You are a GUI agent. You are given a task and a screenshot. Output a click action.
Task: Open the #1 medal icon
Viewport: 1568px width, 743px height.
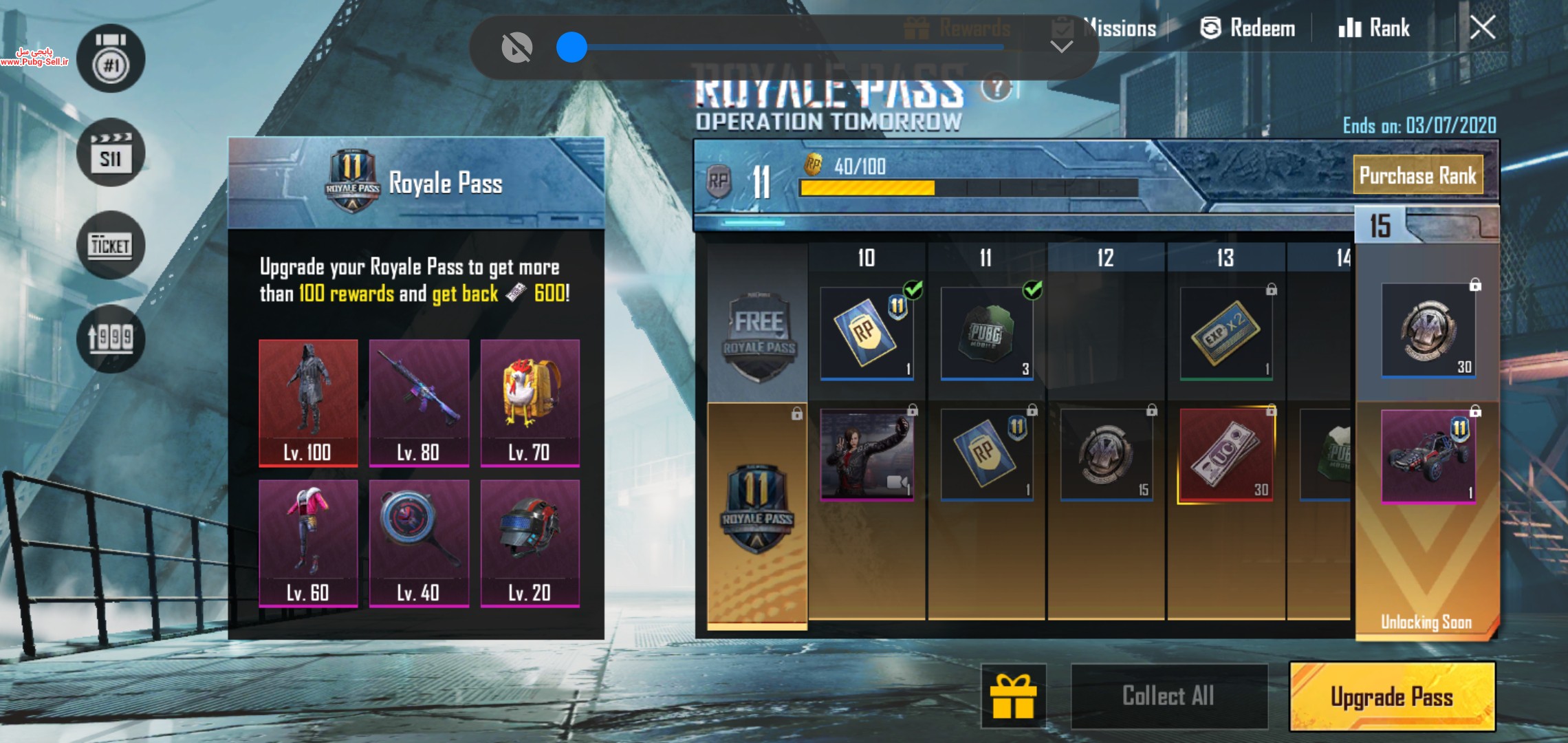[111, 58]
